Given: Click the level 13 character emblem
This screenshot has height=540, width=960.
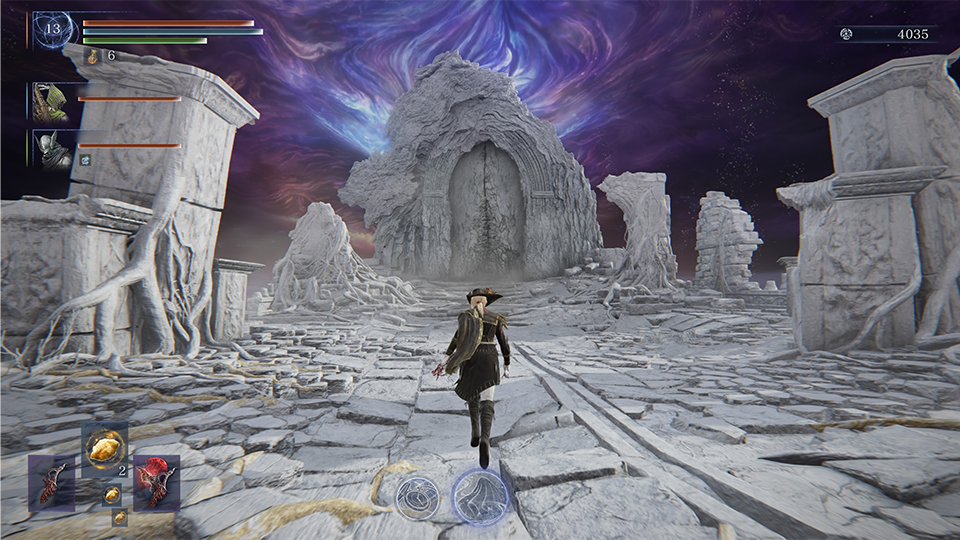Looking at the screenshot, I should [52, 30].
